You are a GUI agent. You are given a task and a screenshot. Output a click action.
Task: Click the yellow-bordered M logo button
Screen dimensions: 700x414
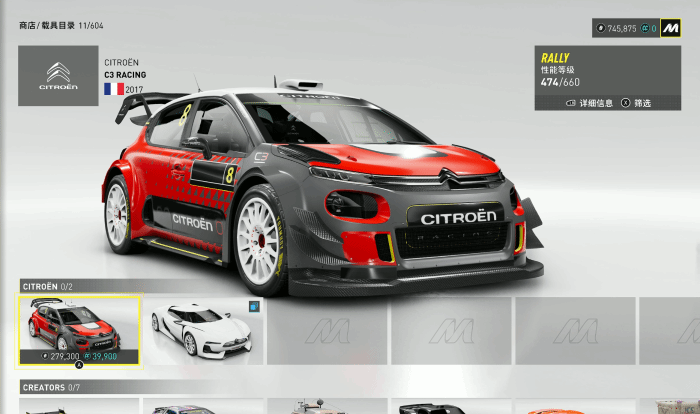(x=671, y=29)
